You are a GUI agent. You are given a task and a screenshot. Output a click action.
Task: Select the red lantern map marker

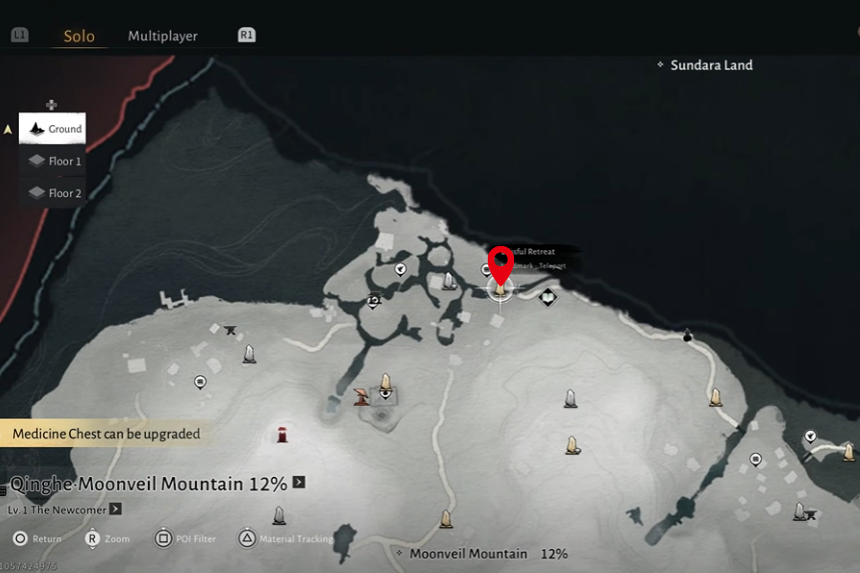point(284,434)
